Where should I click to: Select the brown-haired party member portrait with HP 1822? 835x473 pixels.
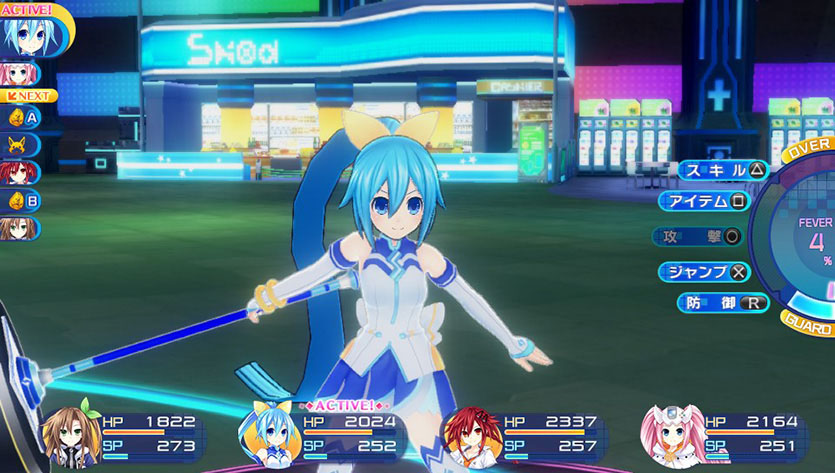point(72,436)
